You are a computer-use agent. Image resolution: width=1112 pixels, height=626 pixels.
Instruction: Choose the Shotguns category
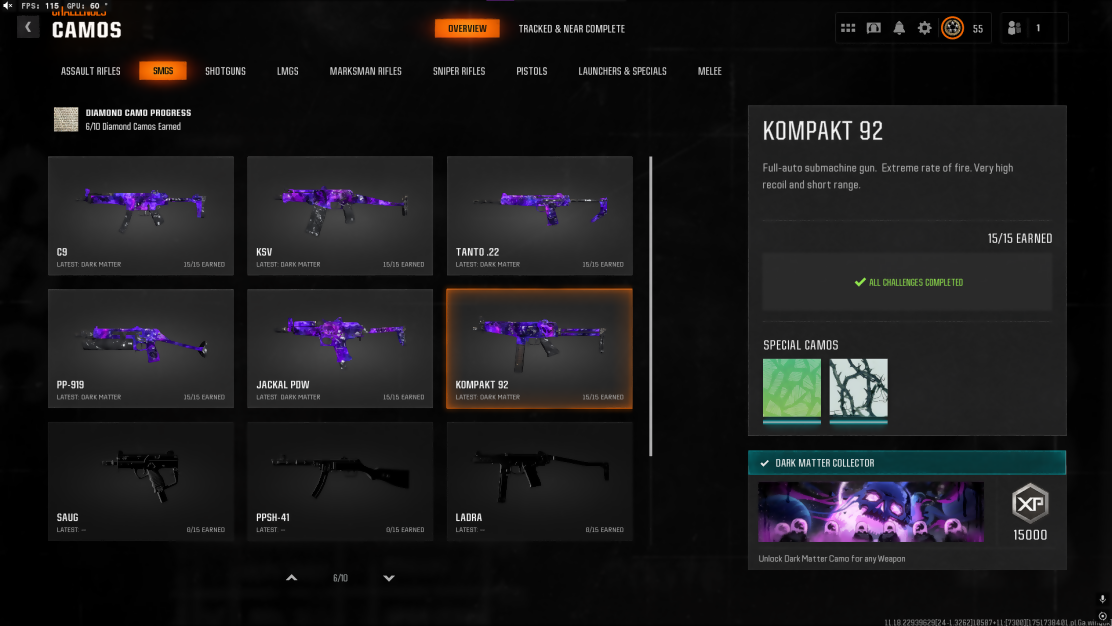[225, 71]
